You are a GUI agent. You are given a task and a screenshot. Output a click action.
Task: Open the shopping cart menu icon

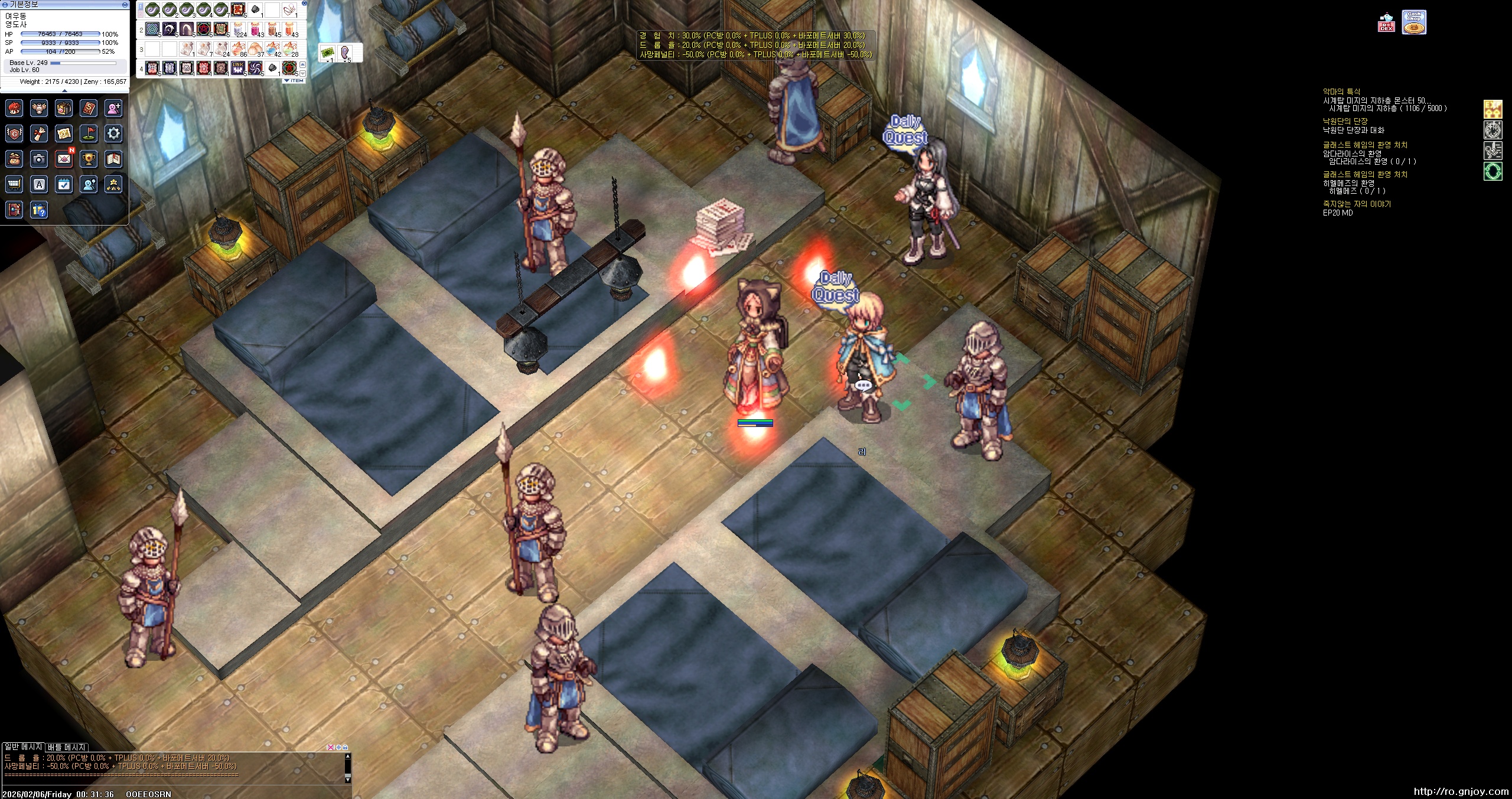pyautogui.click(x=14, y=184)
